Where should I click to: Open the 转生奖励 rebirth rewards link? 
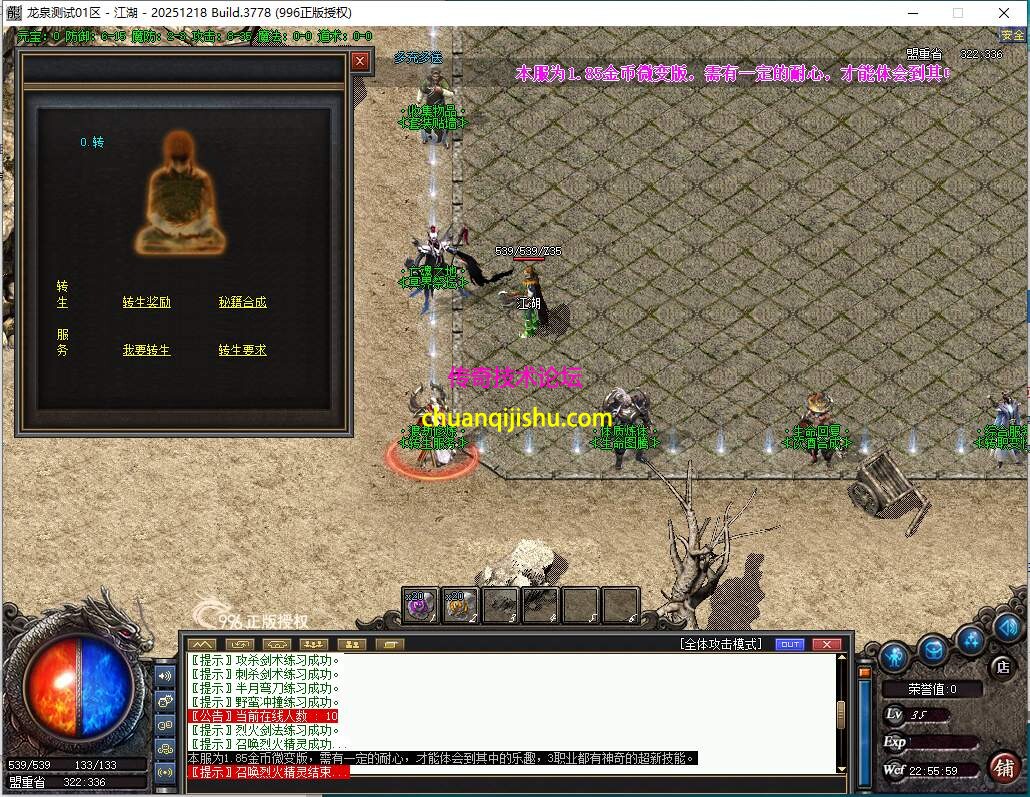tap(147, 302)
